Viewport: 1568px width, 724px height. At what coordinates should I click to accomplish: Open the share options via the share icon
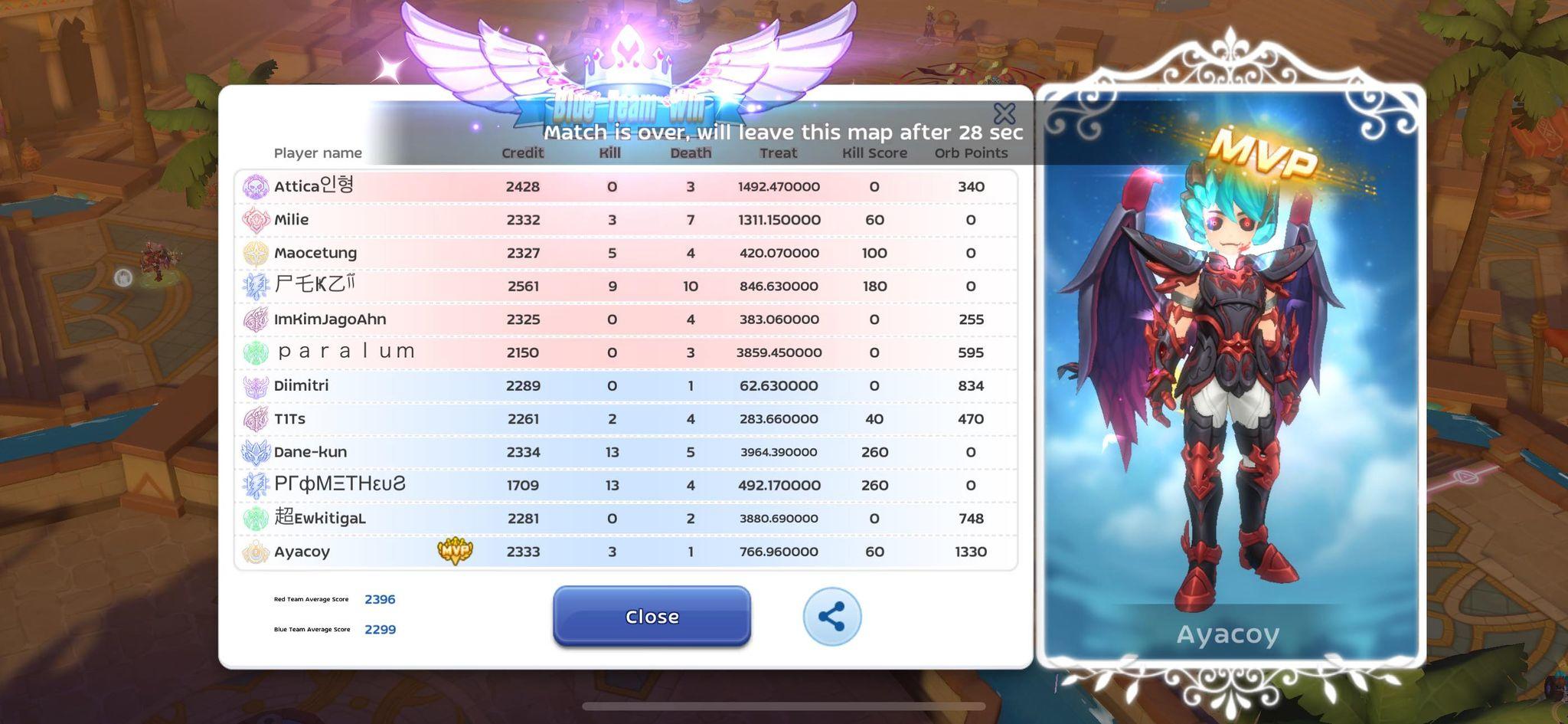click(x=831, y=617)
